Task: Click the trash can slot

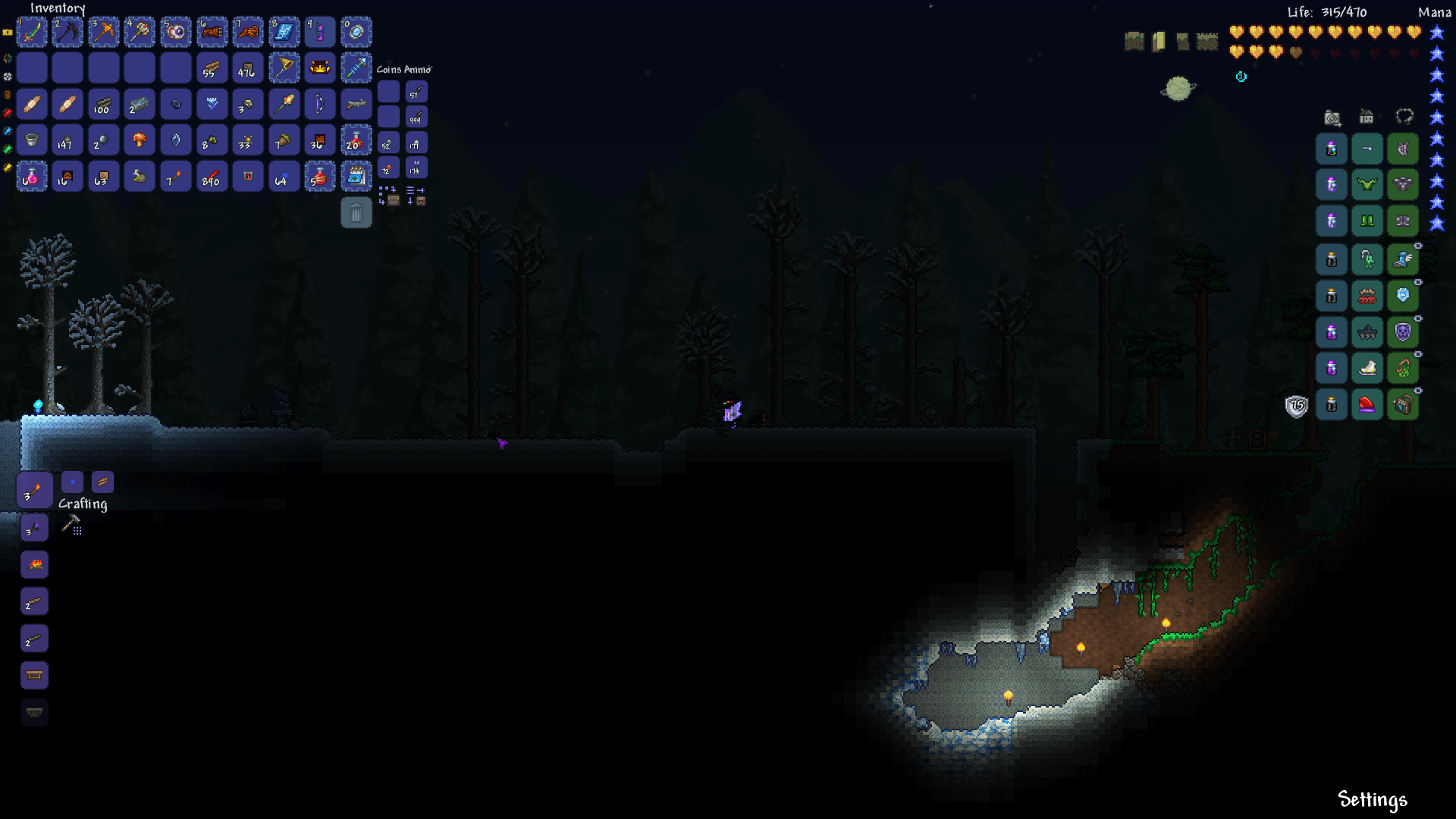Action: click(x=356, y=213)
